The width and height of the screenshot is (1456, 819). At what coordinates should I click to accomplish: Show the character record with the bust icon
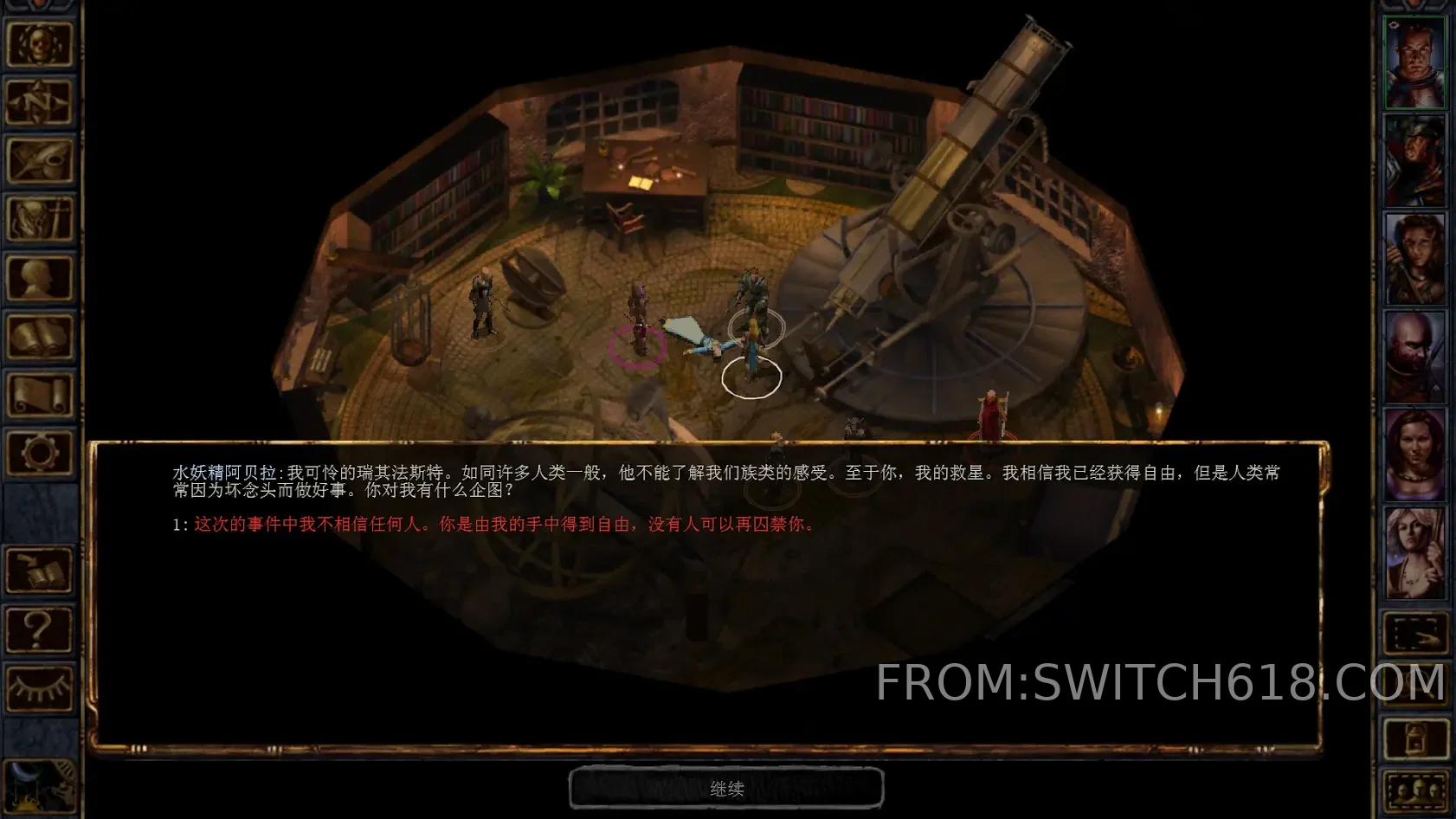pos(39,277)
